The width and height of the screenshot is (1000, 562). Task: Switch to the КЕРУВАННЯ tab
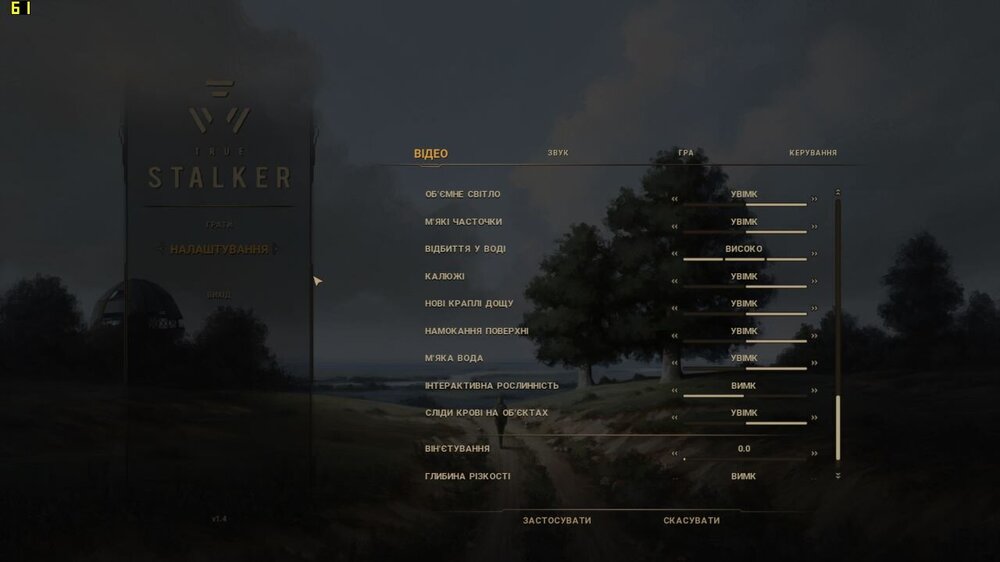(812, 153)
